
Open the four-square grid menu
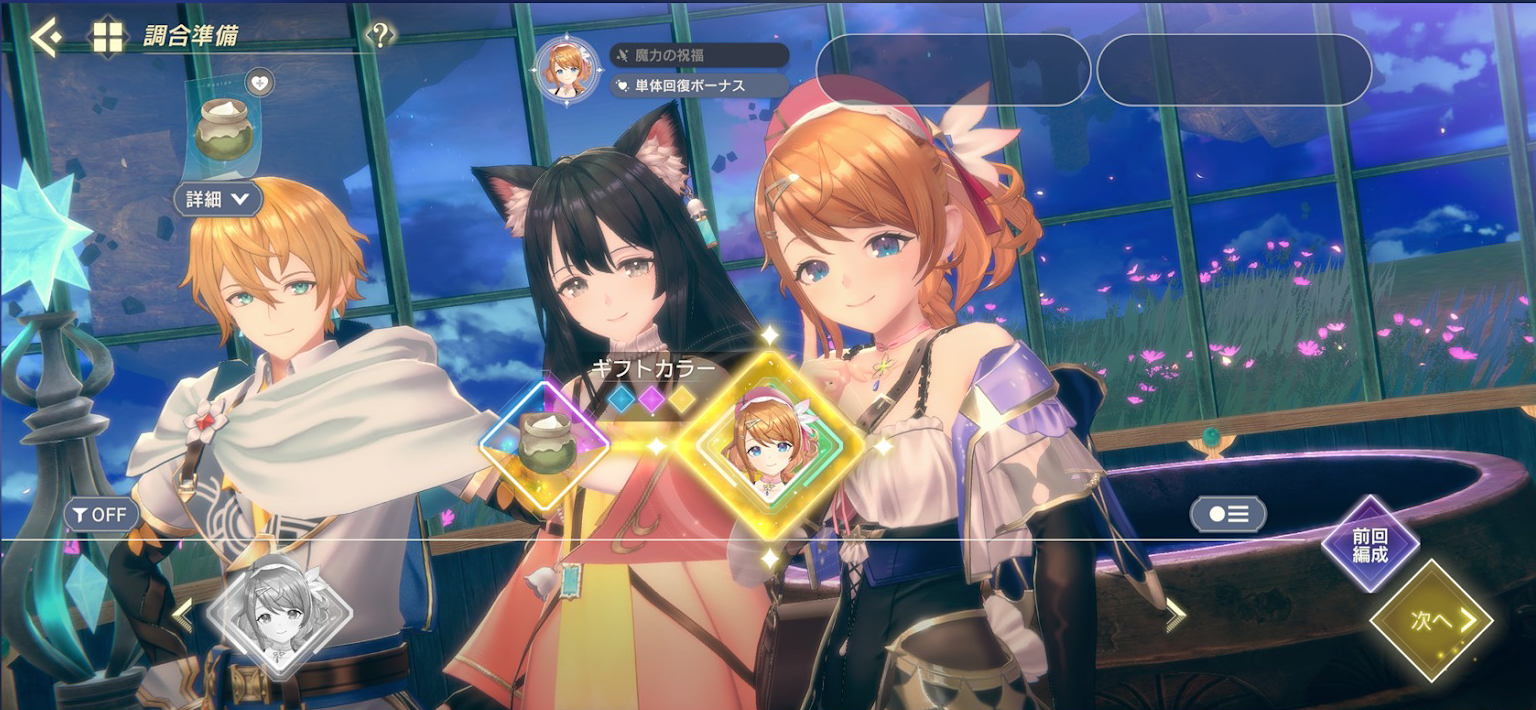107,38
